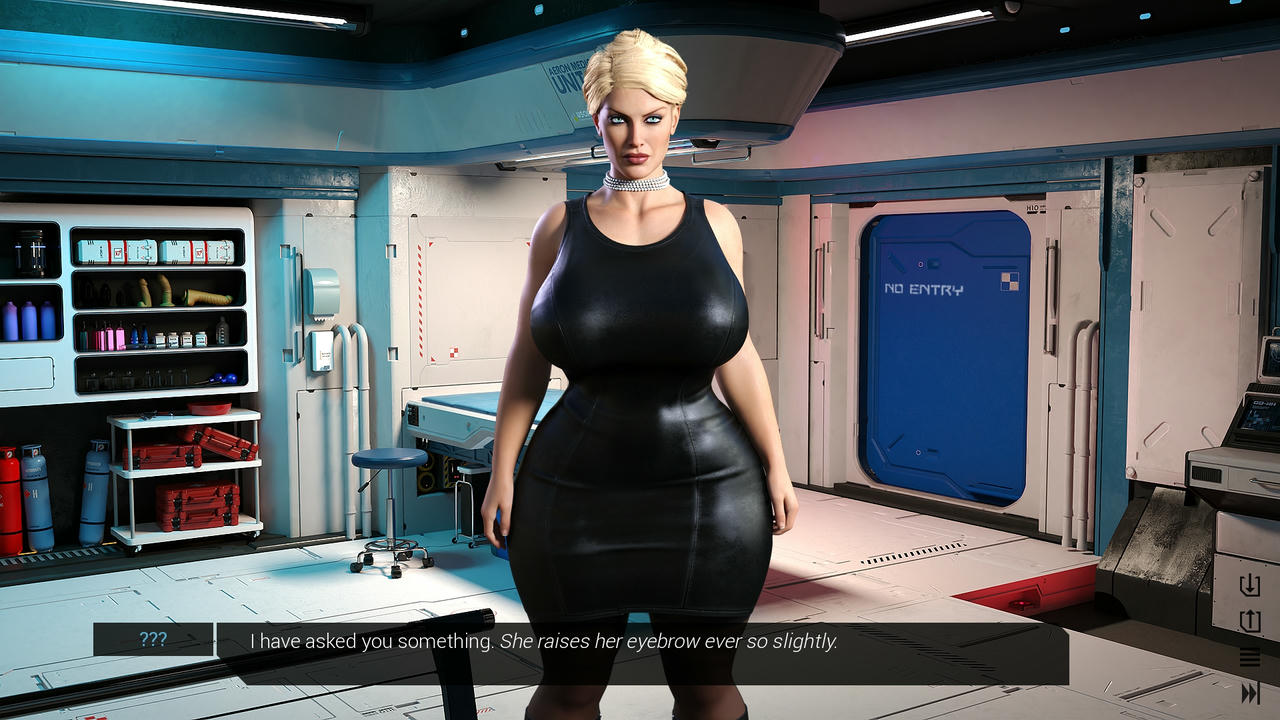Click the blonde woman in the black dress
The height and width of the screenshot is (720, 1280).
tap(630, 350)
